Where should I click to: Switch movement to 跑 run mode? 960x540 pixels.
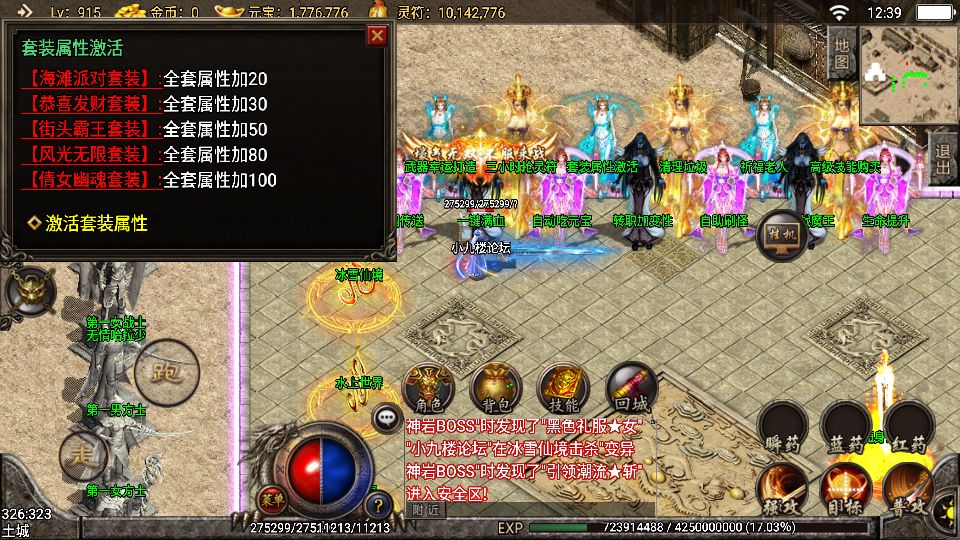(x=161, y=372)
